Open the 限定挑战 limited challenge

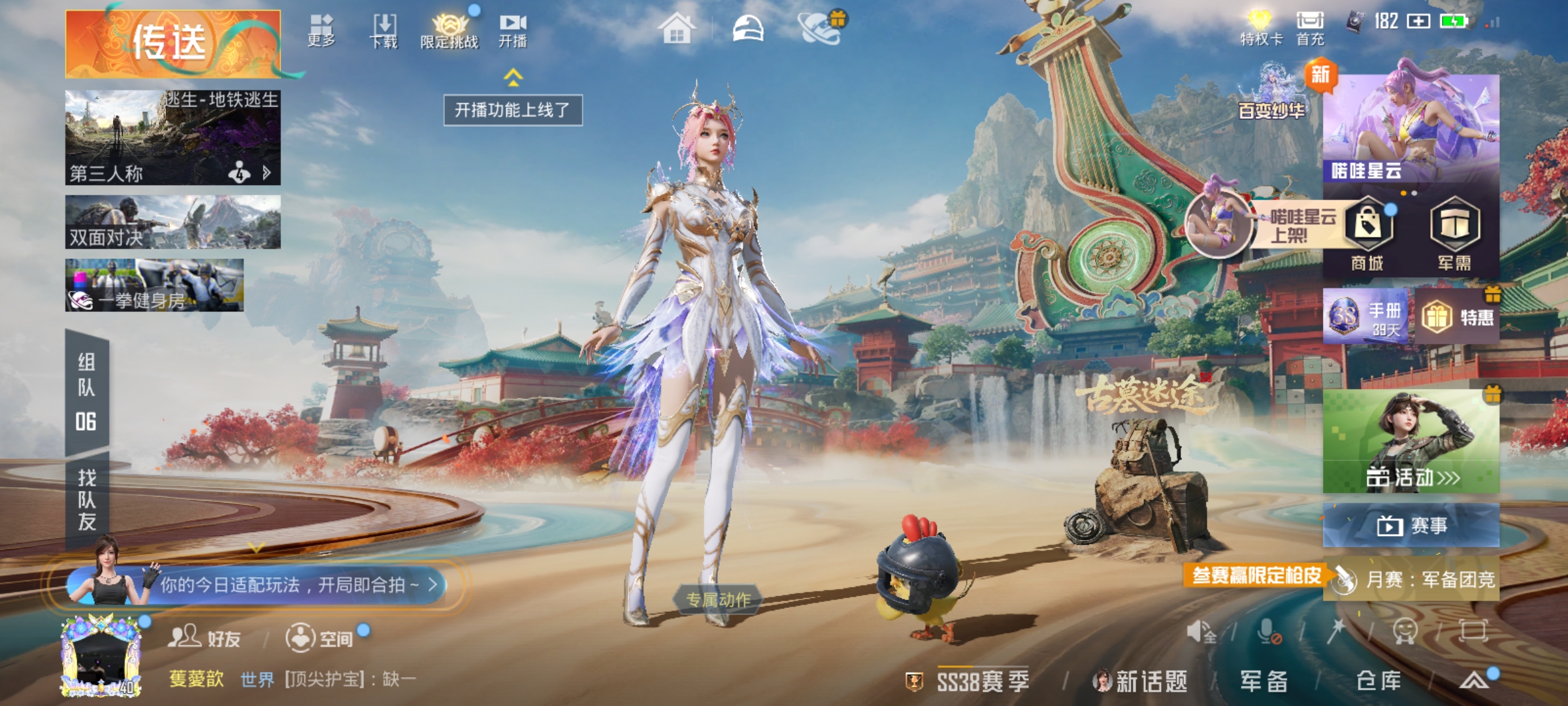pyautogui.click(x=449, y=31)
